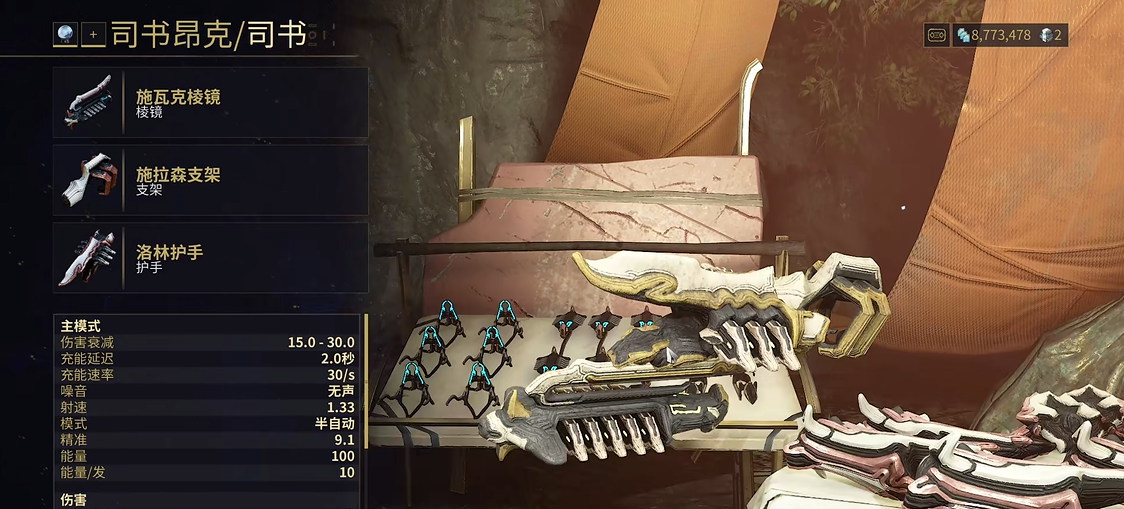Choose the 施拉森支架 scaffold component
The image size is (1124, 509).
coord(210,181)
